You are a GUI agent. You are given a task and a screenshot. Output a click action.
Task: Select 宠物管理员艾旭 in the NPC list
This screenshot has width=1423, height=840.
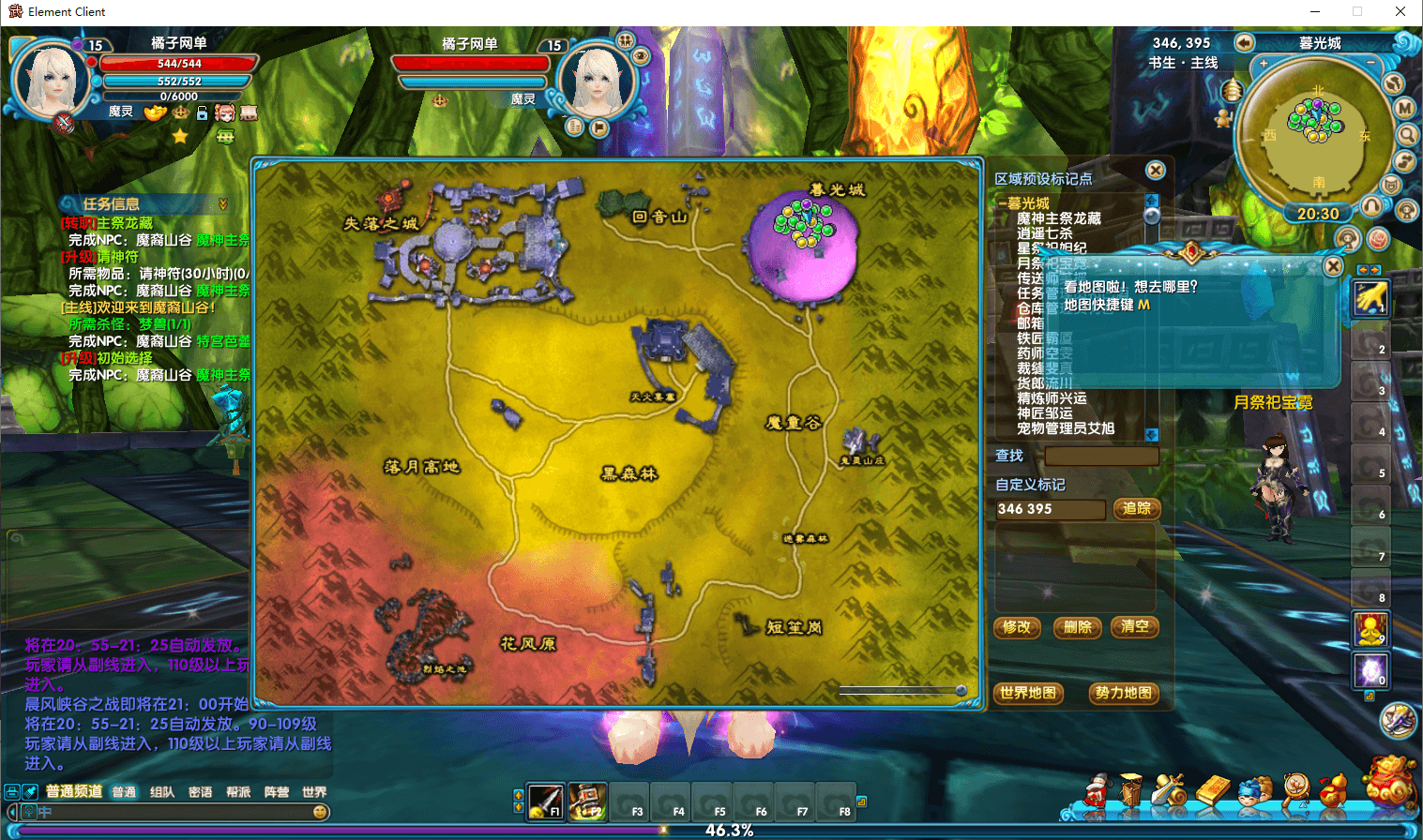click(1066, 428)
